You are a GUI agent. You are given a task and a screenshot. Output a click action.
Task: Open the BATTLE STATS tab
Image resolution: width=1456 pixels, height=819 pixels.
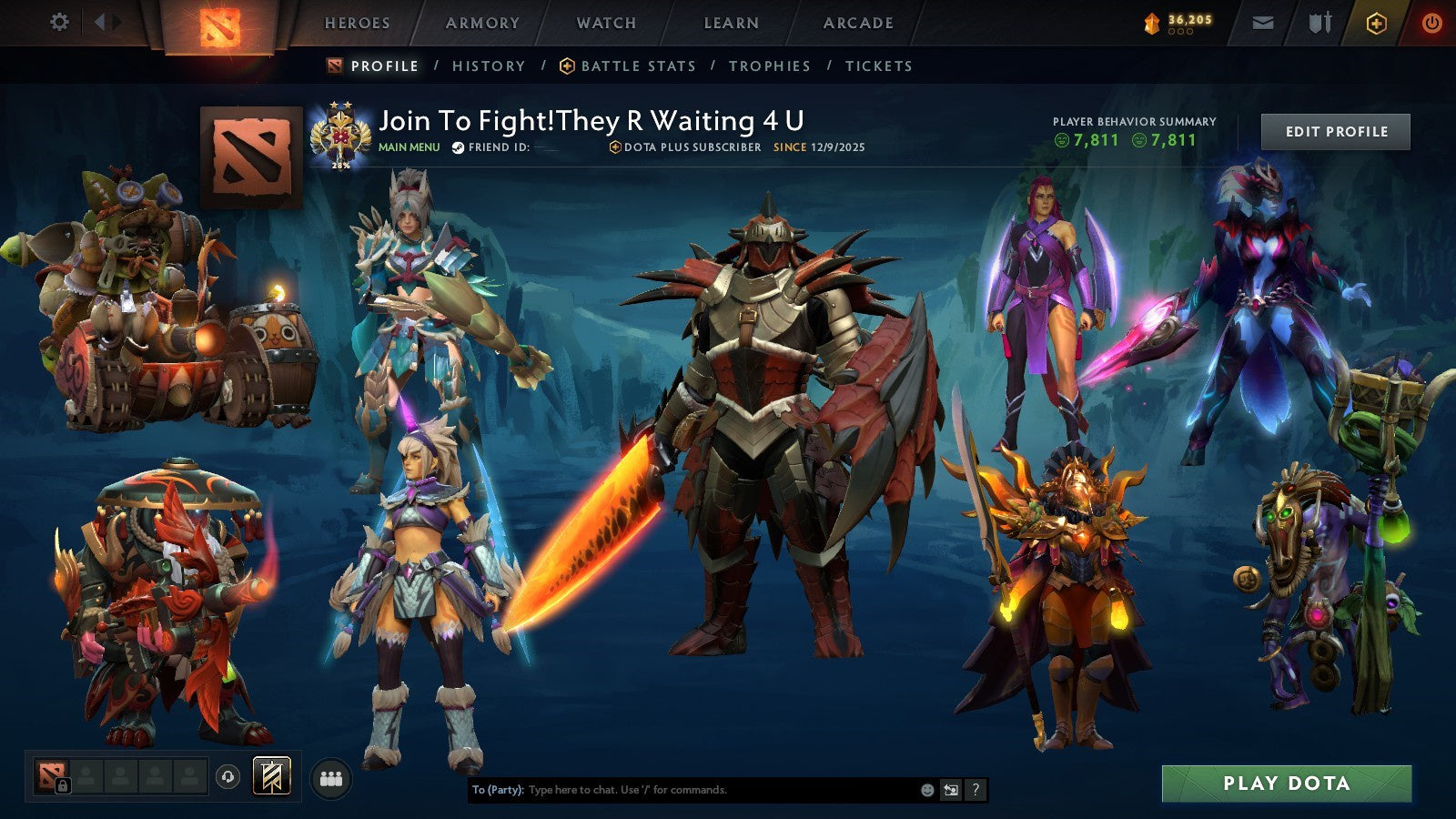point(637,66)
